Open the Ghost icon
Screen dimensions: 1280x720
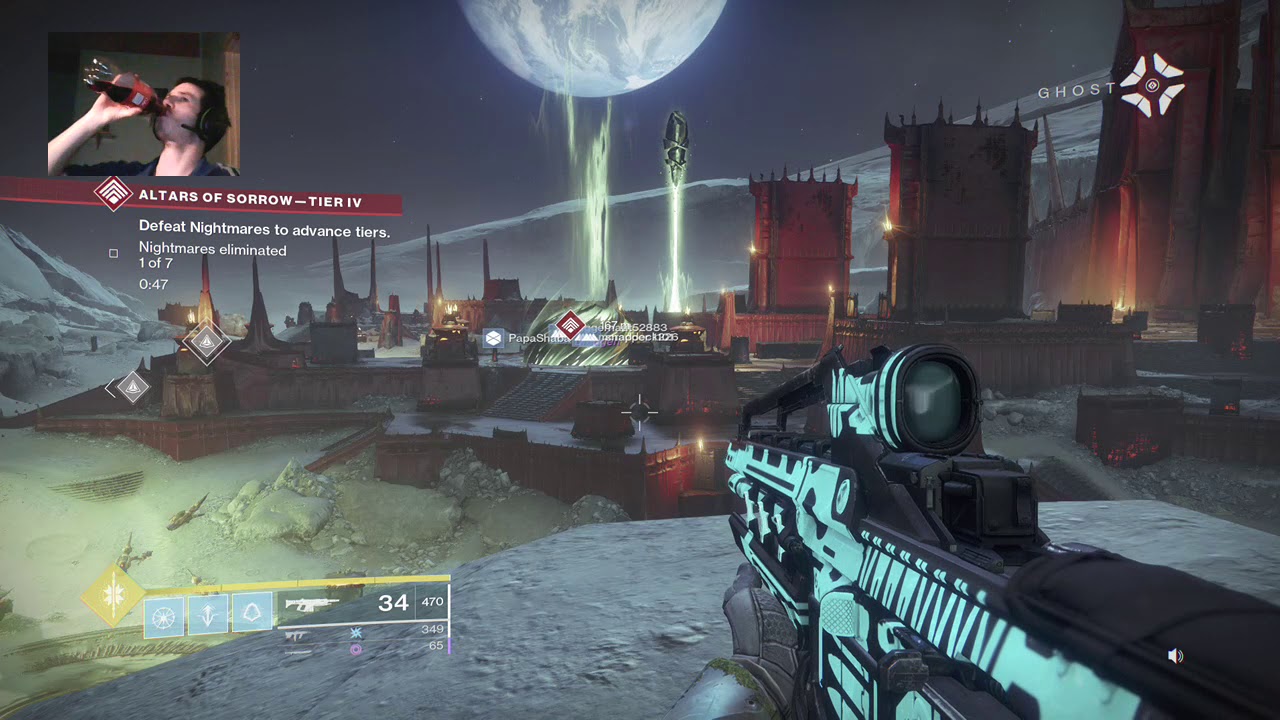coord(1151,85)
